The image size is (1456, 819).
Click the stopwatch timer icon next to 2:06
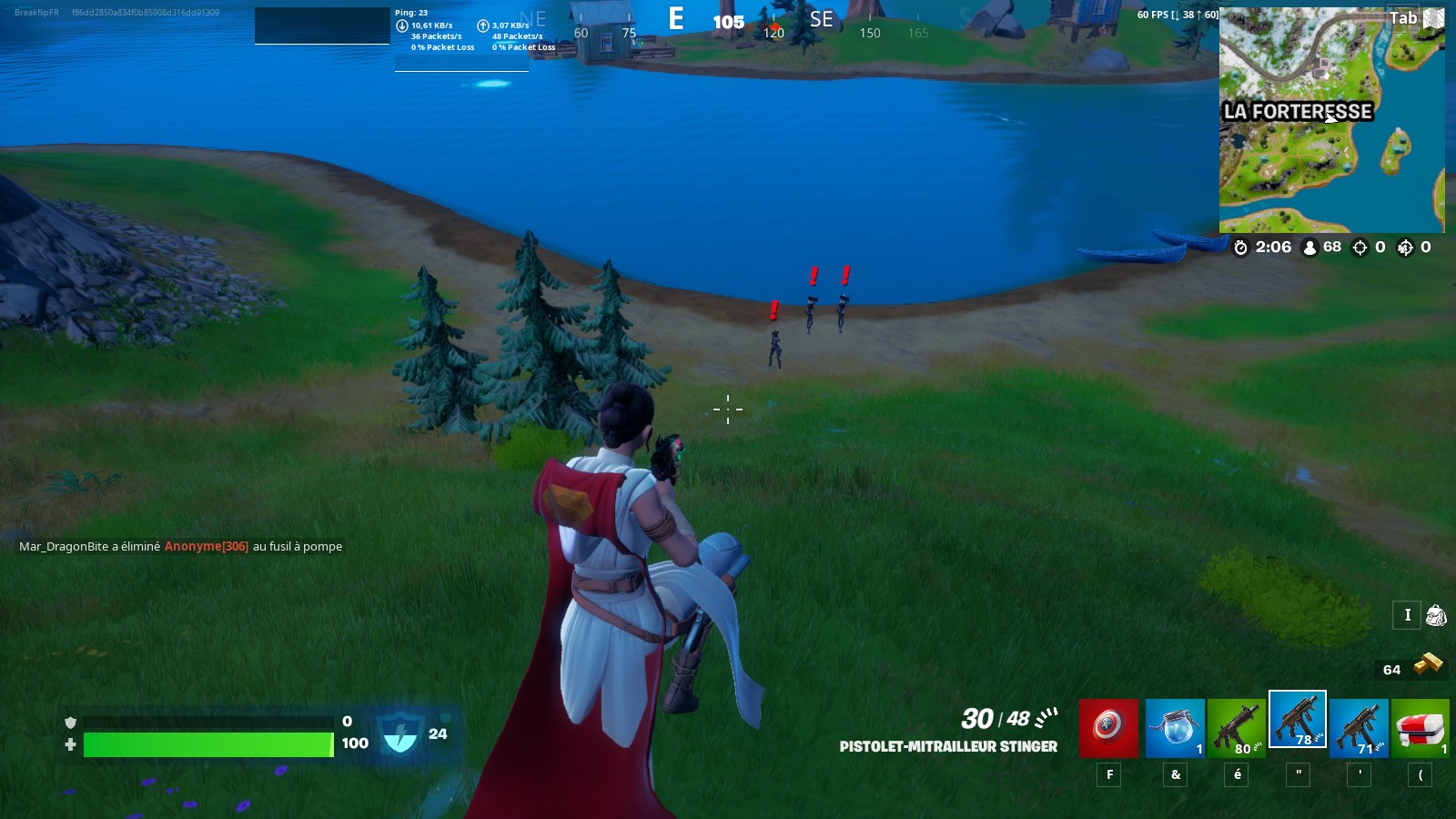pyautogui.click(x=1241, y=247)
